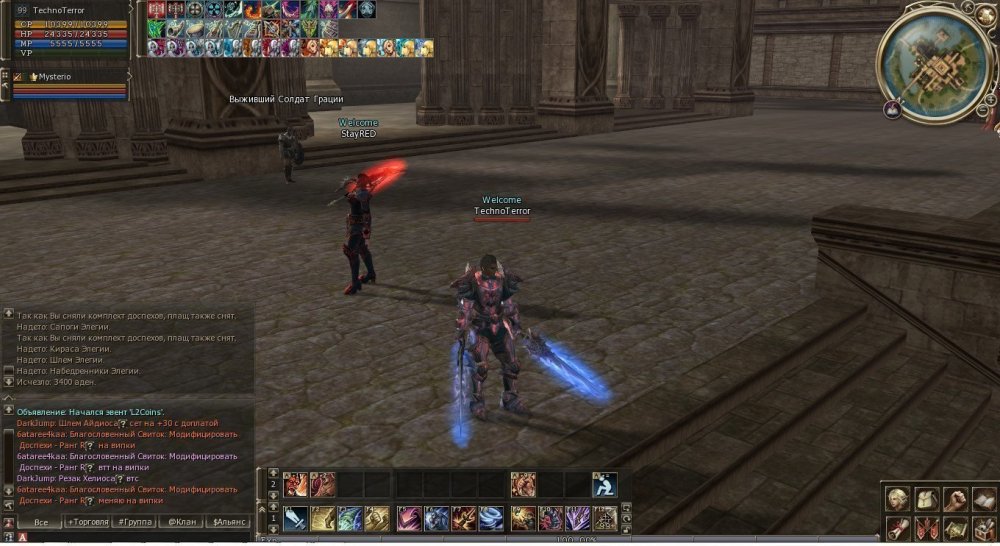The width and height of the screenshot is (1000, 546).
Task: Open the quest scroll icon
Action: [x=898, y=527]
